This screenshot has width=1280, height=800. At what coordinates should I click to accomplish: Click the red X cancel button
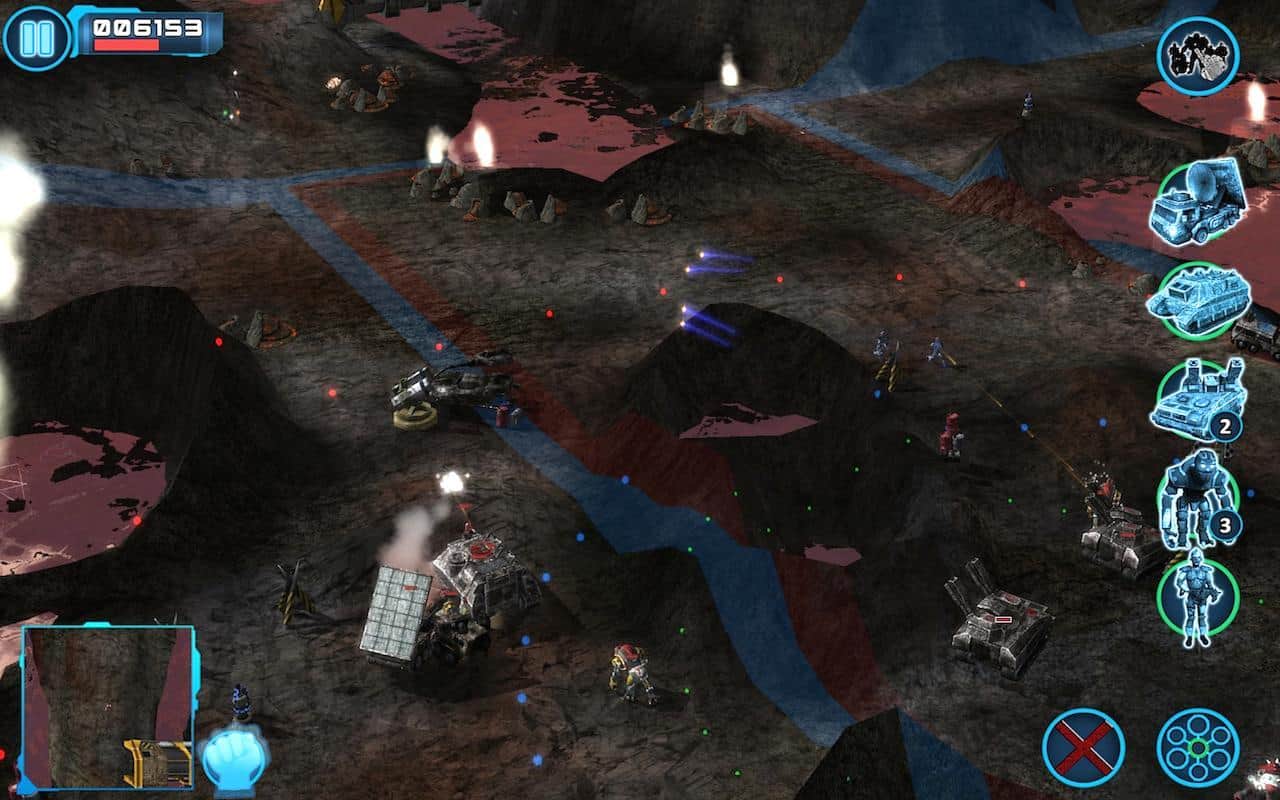[x=1083, y=748]
